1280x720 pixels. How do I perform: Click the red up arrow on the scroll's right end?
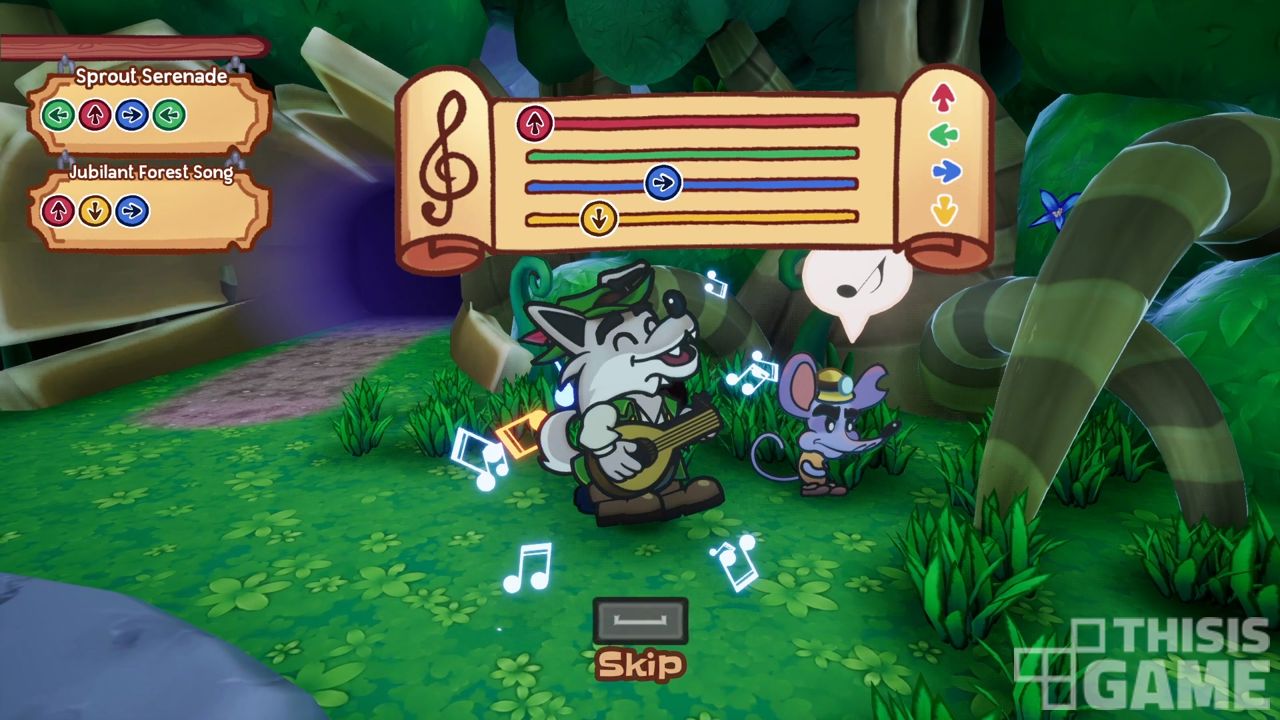coord(942,97)
